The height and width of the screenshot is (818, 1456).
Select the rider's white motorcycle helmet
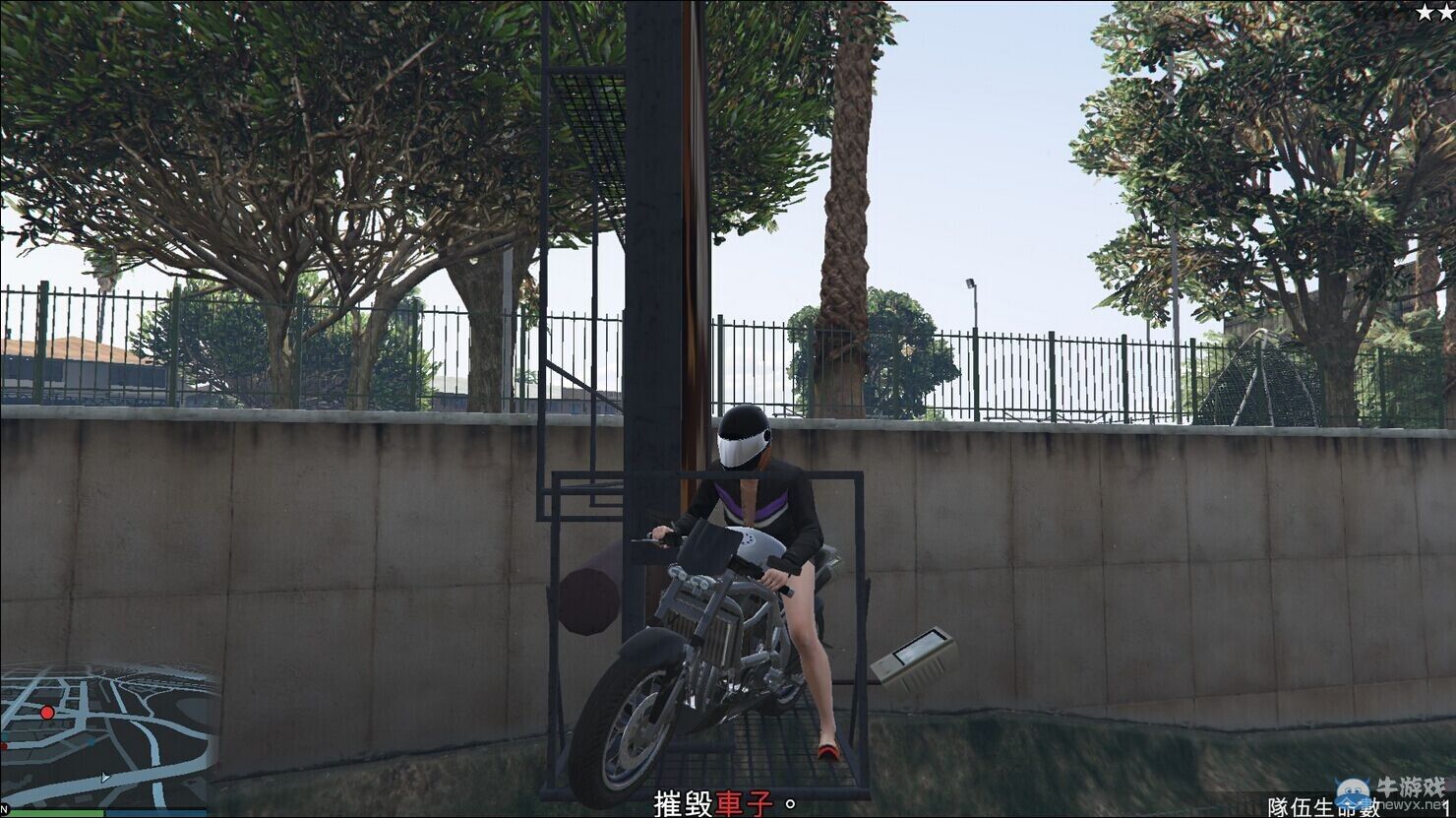click(745, 439)
